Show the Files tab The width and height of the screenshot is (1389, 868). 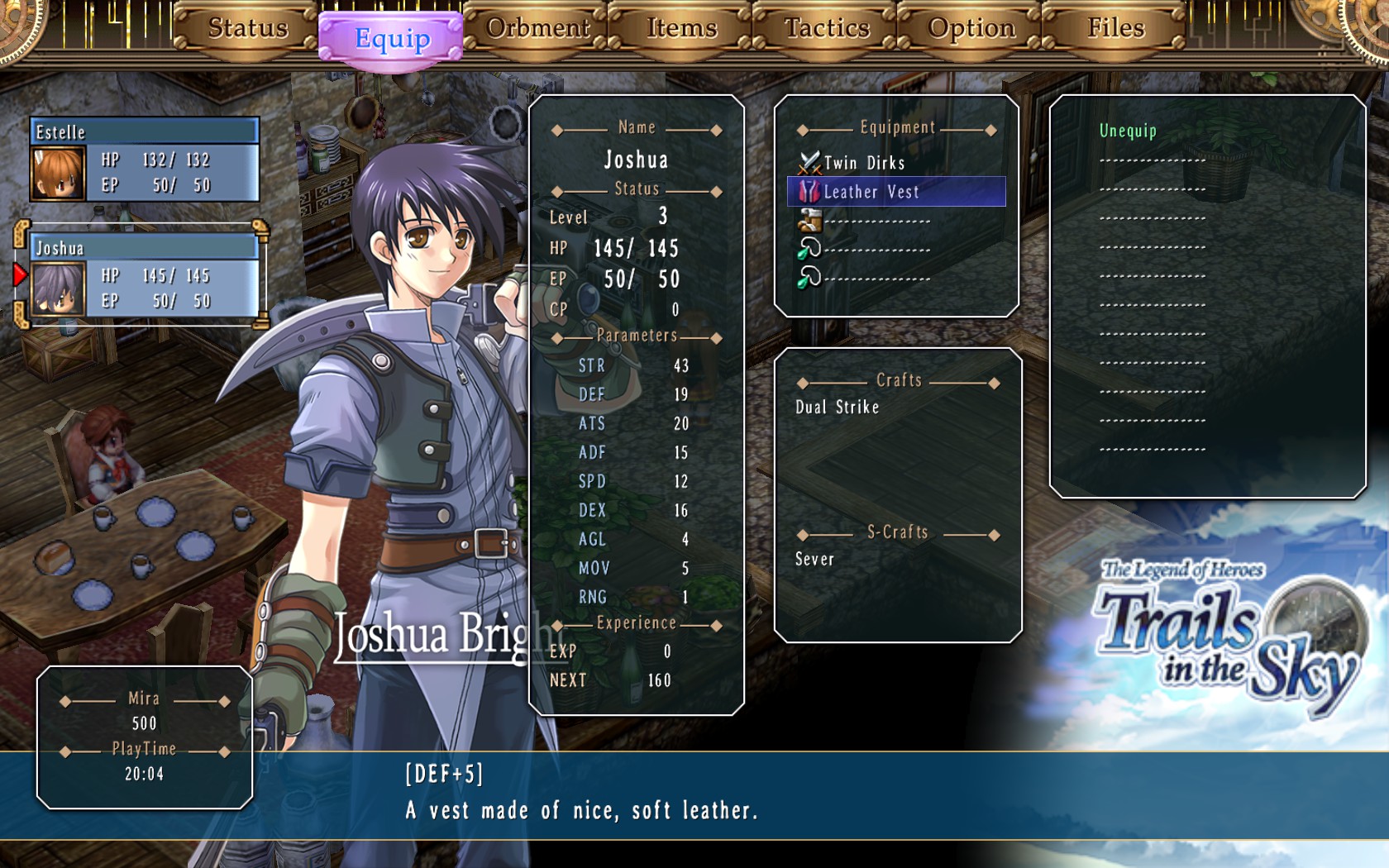click(x=1115, y=28)
